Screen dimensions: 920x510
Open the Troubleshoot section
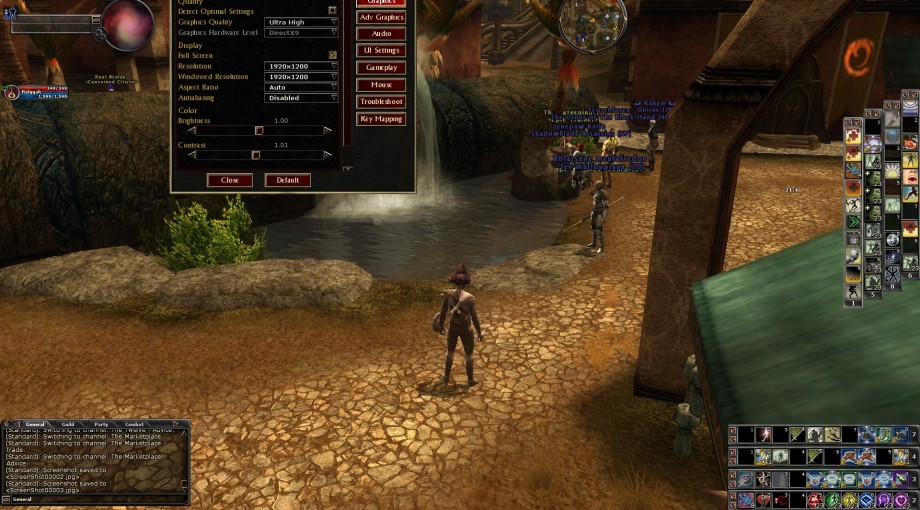click(381, 102)
